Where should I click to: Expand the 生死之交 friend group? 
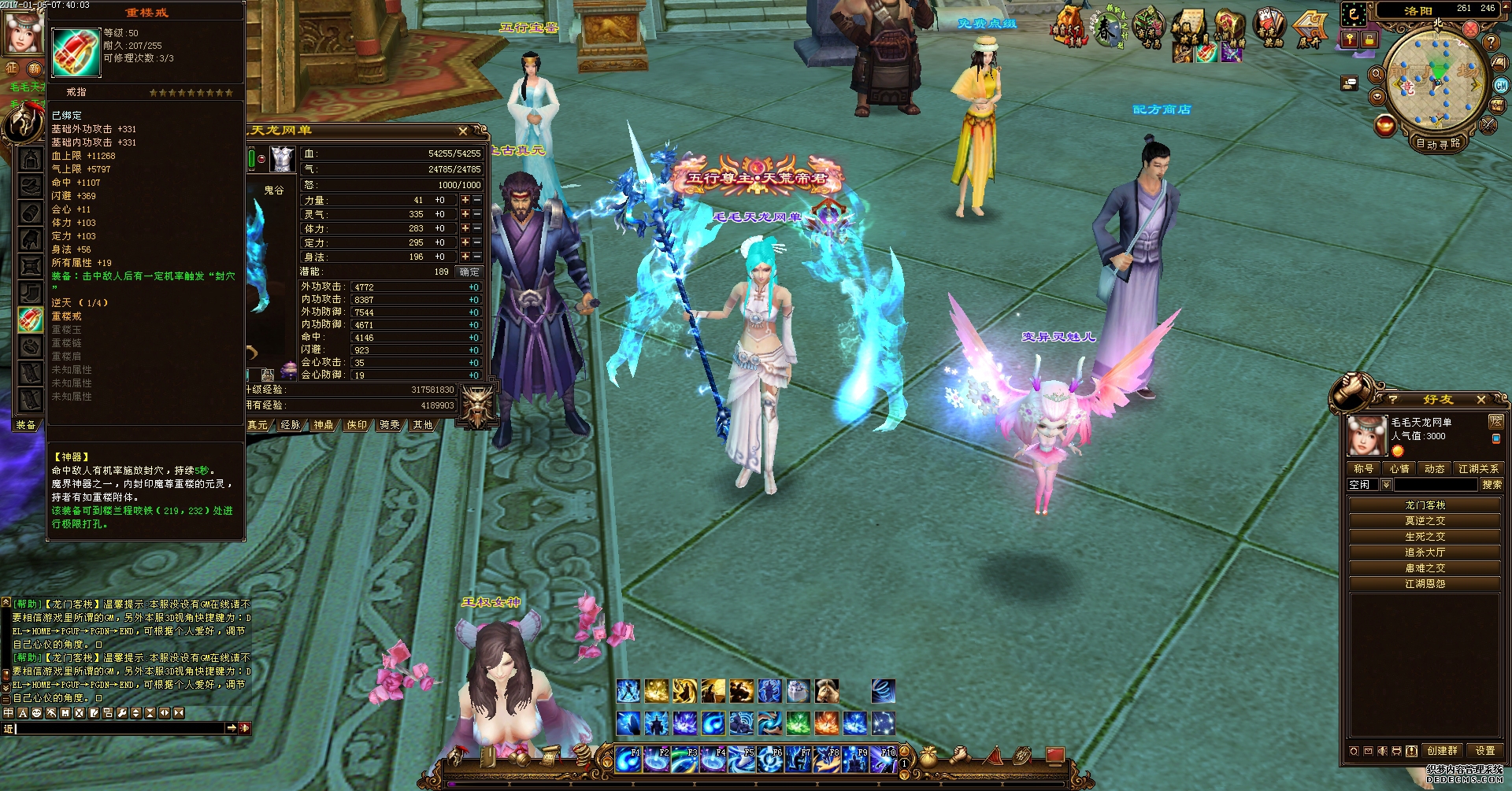[1425, 537]
